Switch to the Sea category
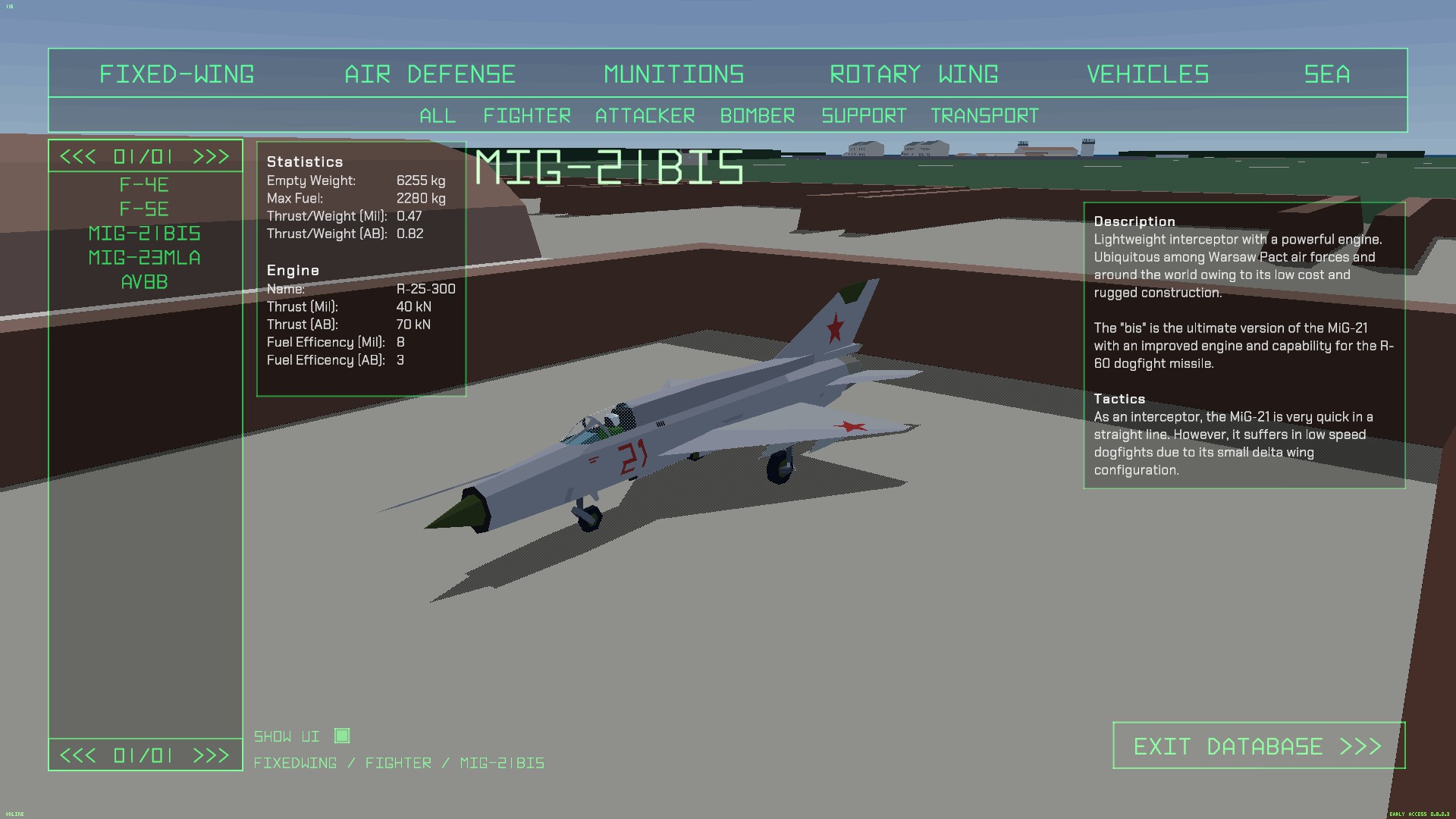Image resolution: width=1456 pixels, height=819 pixels. click(1326, 74)
